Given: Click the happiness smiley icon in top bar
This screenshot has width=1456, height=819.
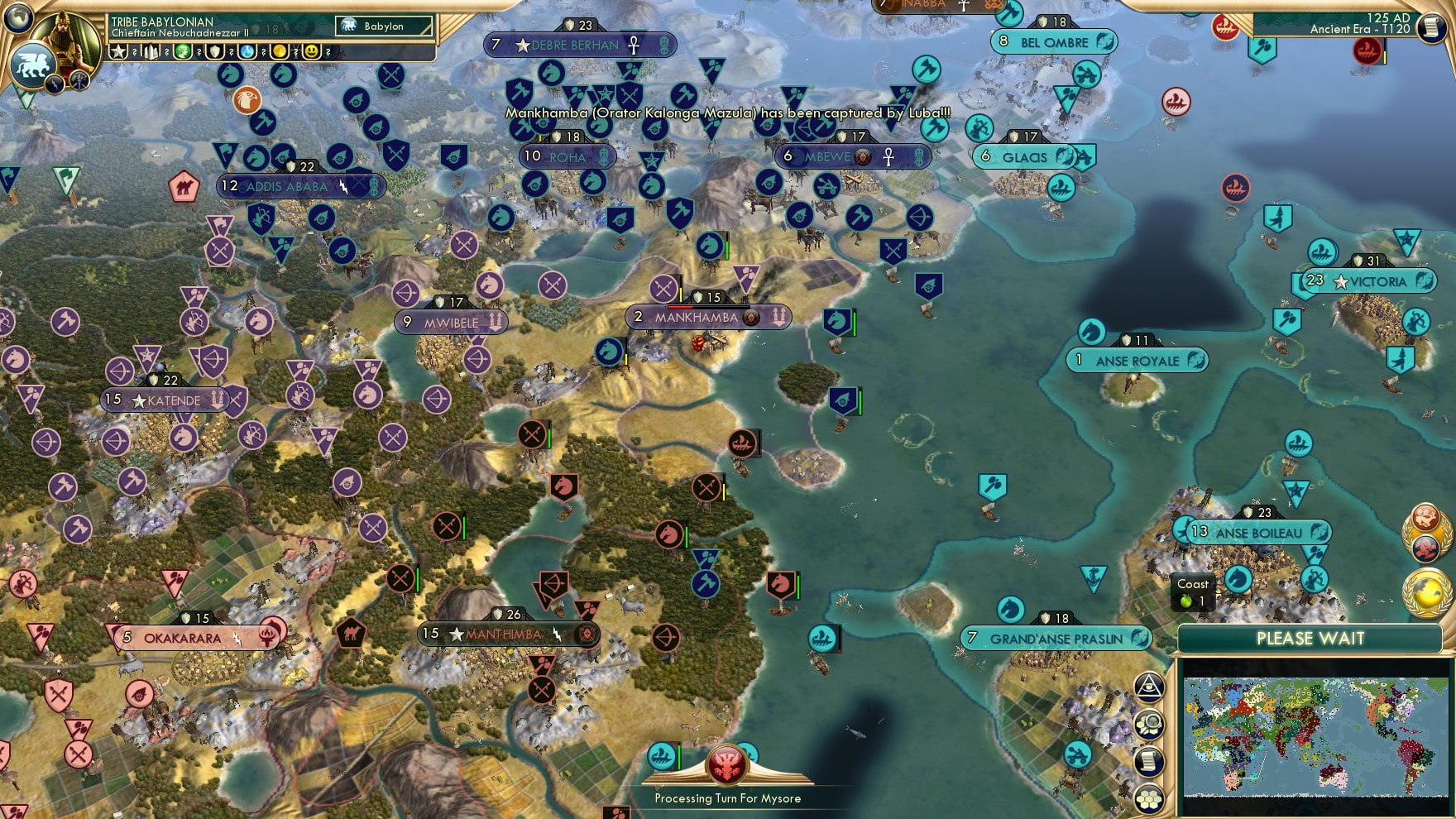Looking at the screenshot, I should pyautogui.click(x=312, y=51).
